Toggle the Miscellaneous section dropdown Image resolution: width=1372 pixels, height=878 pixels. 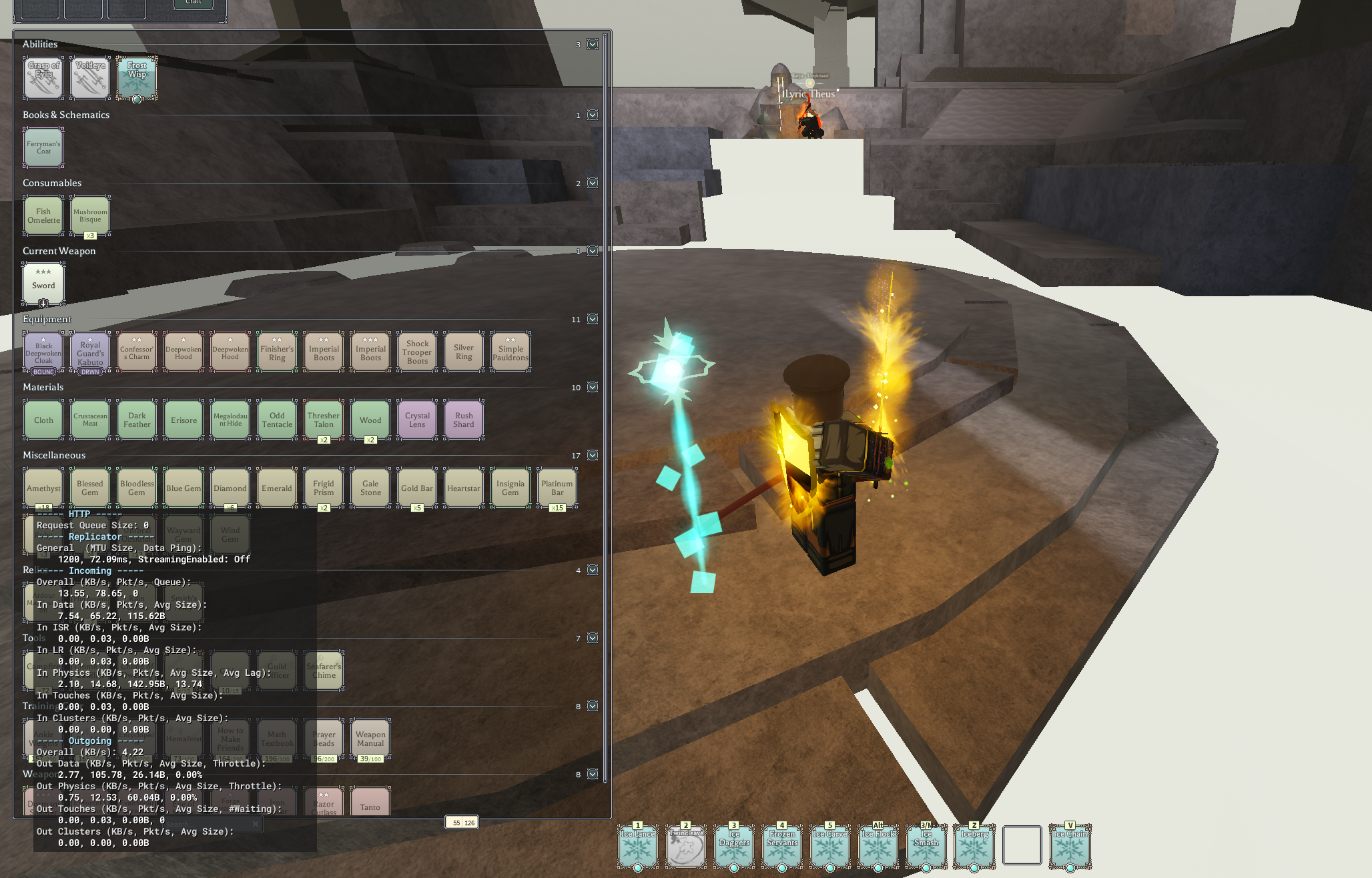pyautogui.click(x=593, y=456)
